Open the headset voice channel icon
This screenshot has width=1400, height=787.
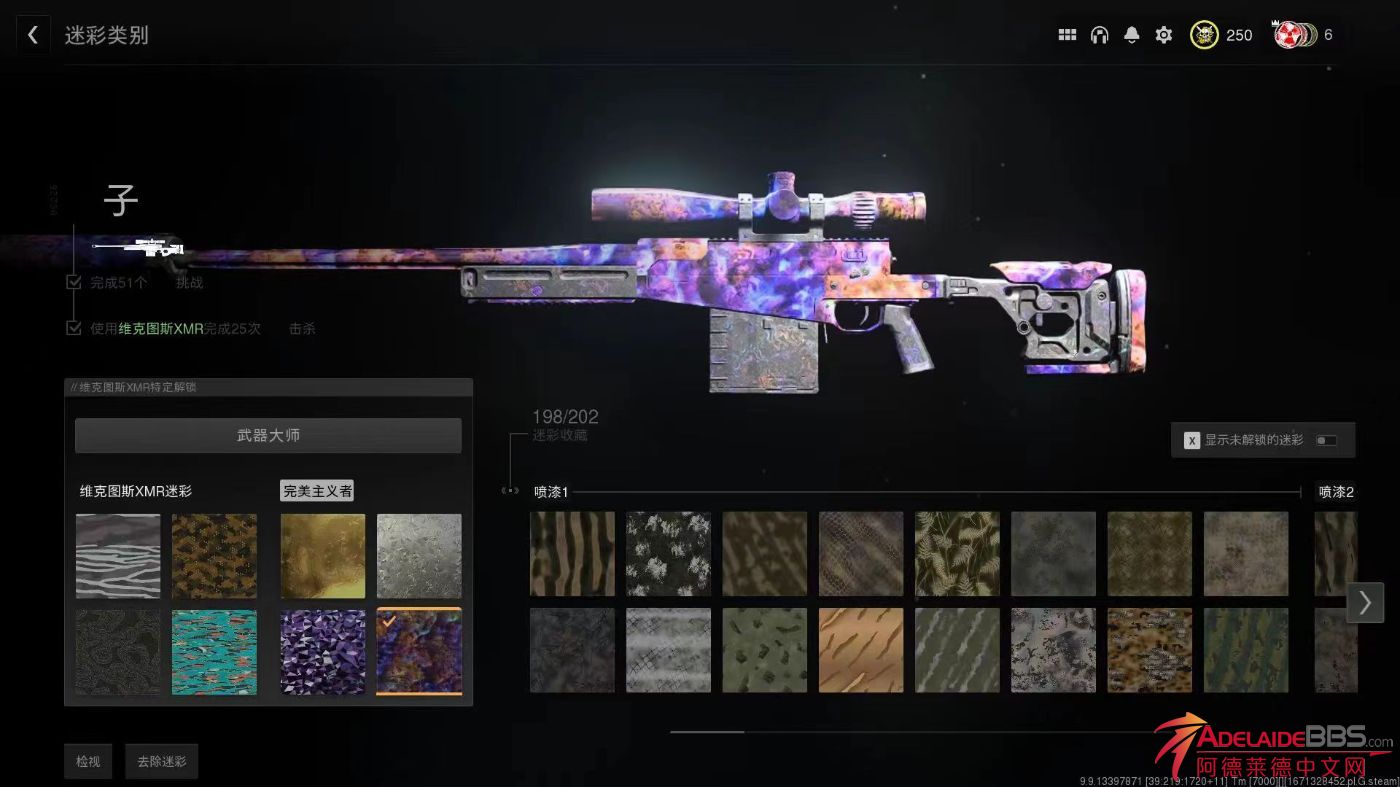pos(1099,35)
